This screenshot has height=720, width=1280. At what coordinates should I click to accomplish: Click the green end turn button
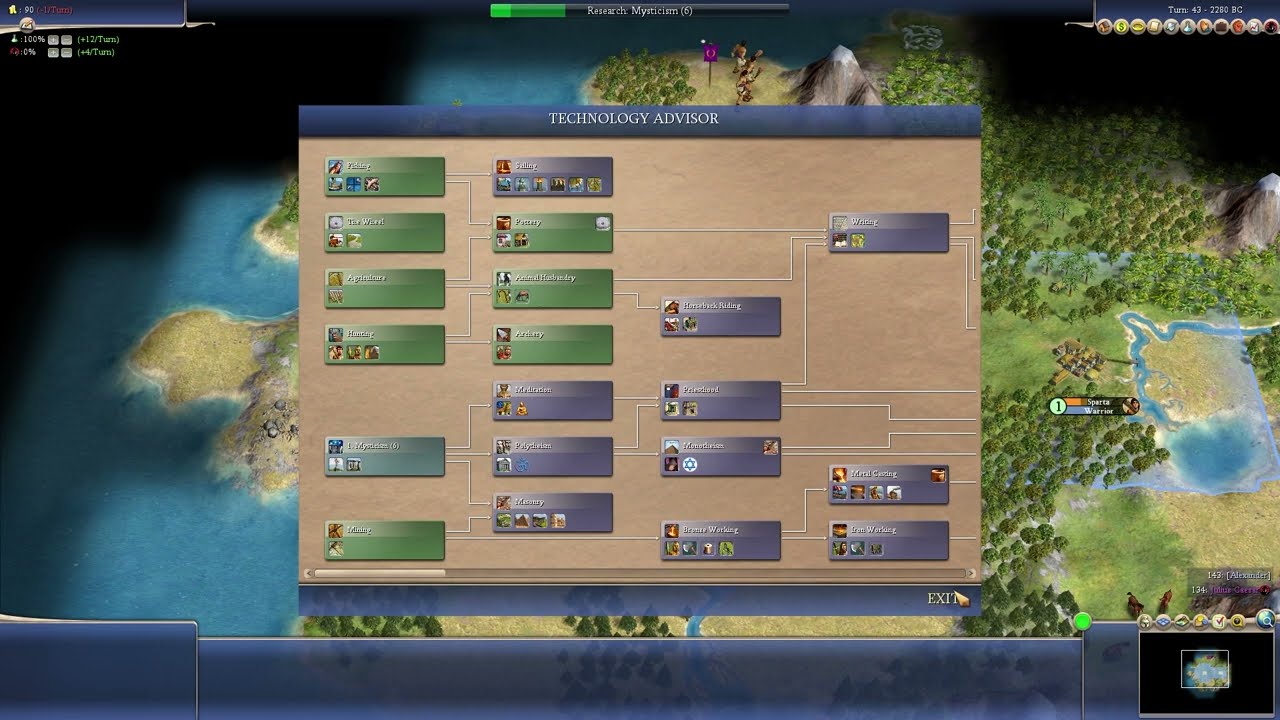coord(1082,622)
